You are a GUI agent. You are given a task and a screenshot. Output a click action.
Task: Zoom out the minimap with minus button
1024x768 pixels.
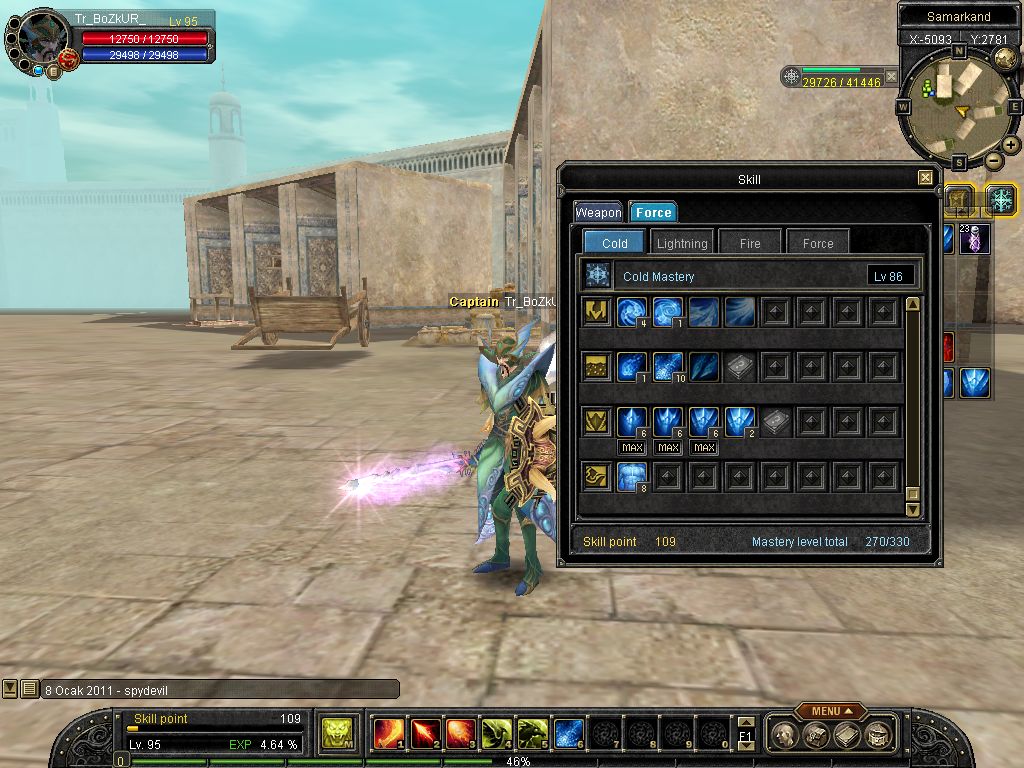pyautogui.click(x=994, y=160)
